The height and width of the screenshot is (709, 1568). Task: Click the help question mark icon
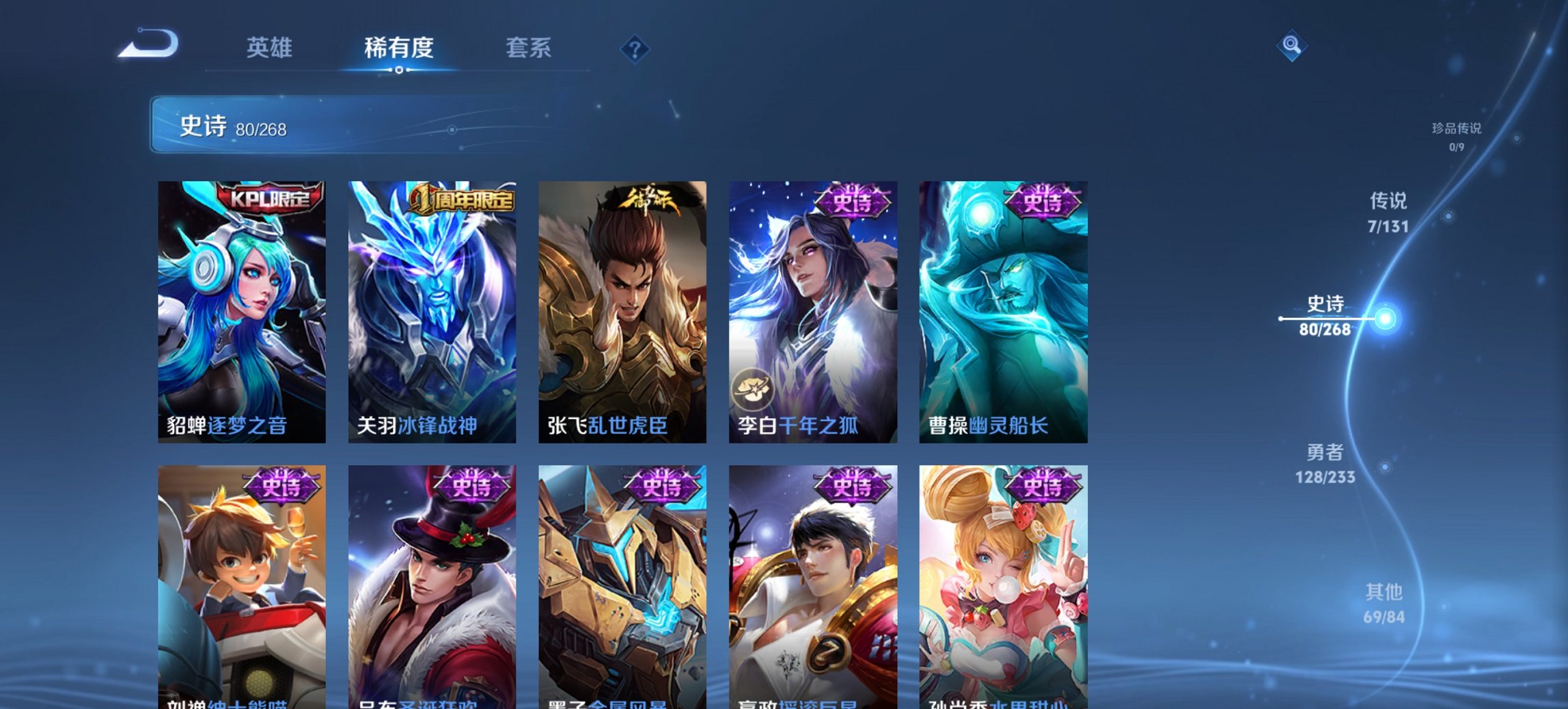click(636, 48)
